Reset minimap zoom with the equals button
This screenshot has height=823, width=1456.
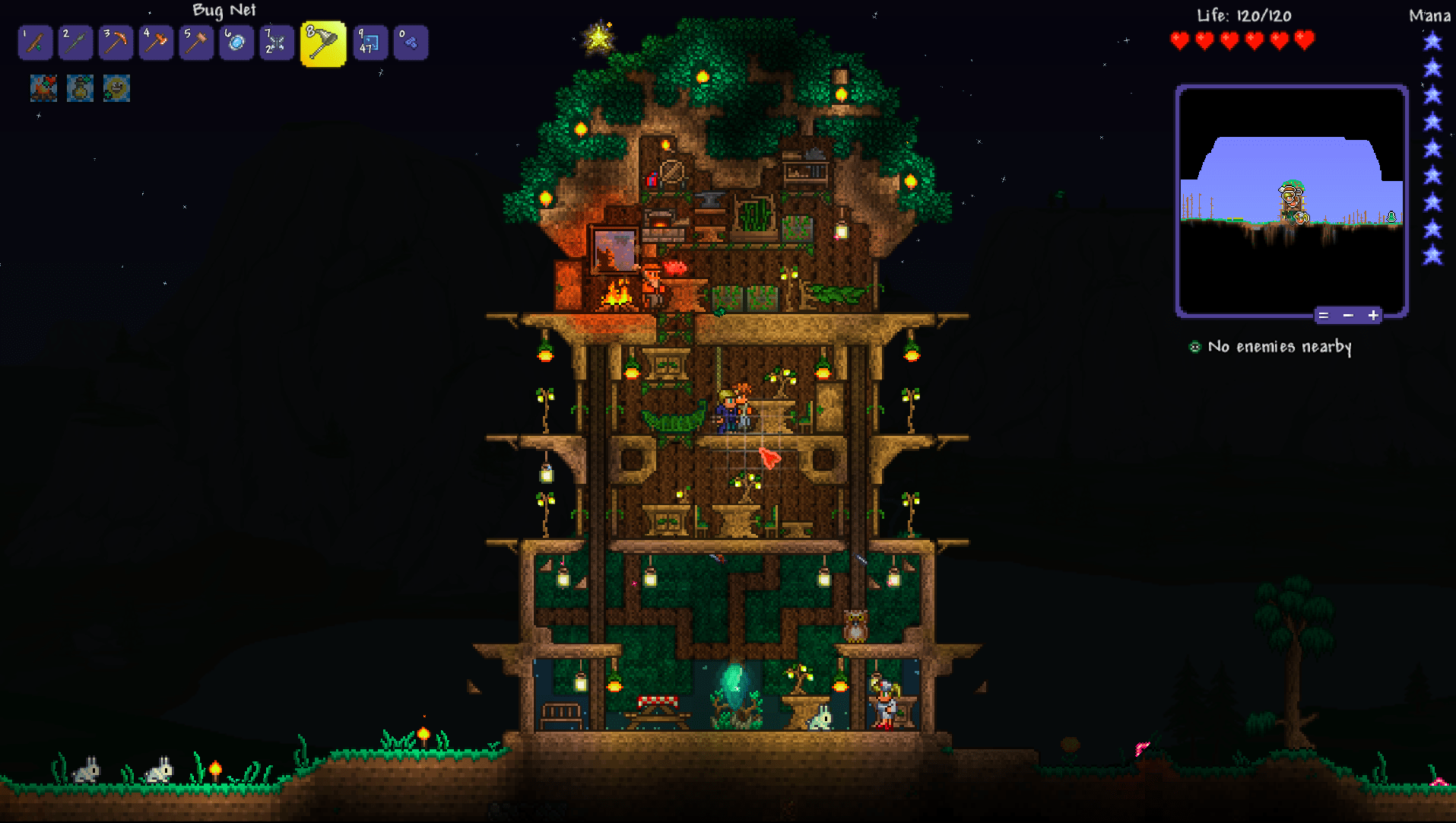point(1324,315)
